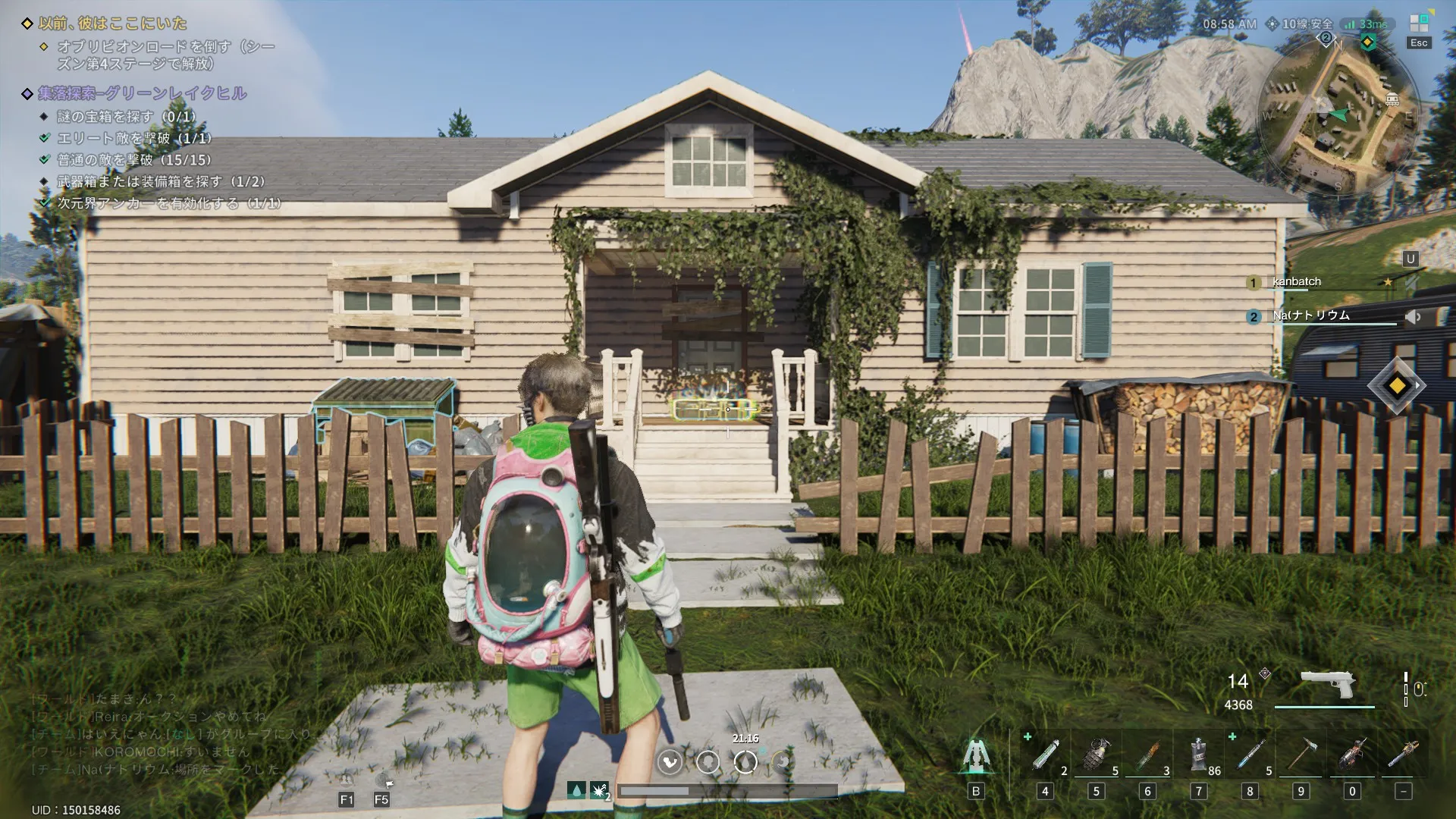Select the last hotbar tool slot
The width and height of the screenshot is (1456, 819).
[1403, 755]
